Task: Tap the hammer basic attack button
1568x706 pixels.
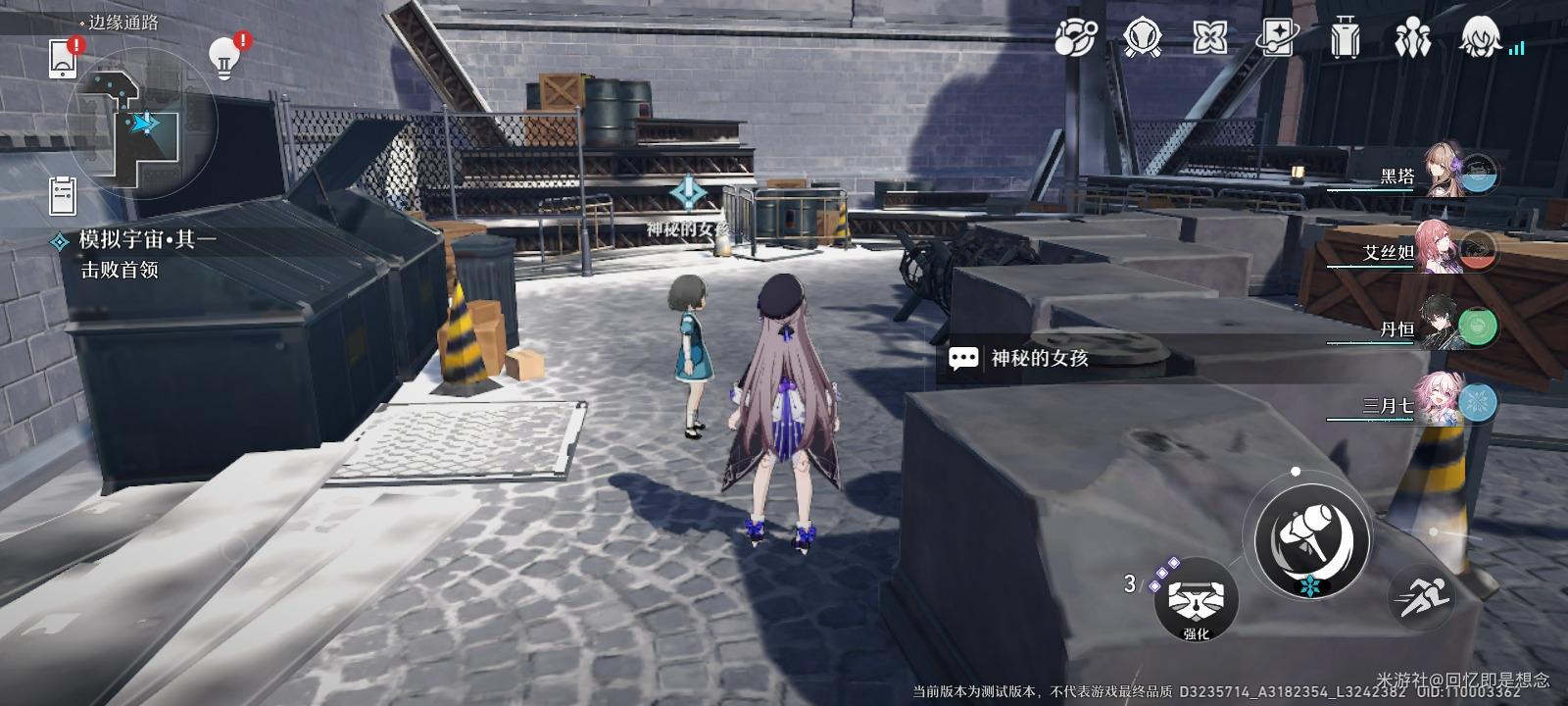Action: coord(1312,540)
